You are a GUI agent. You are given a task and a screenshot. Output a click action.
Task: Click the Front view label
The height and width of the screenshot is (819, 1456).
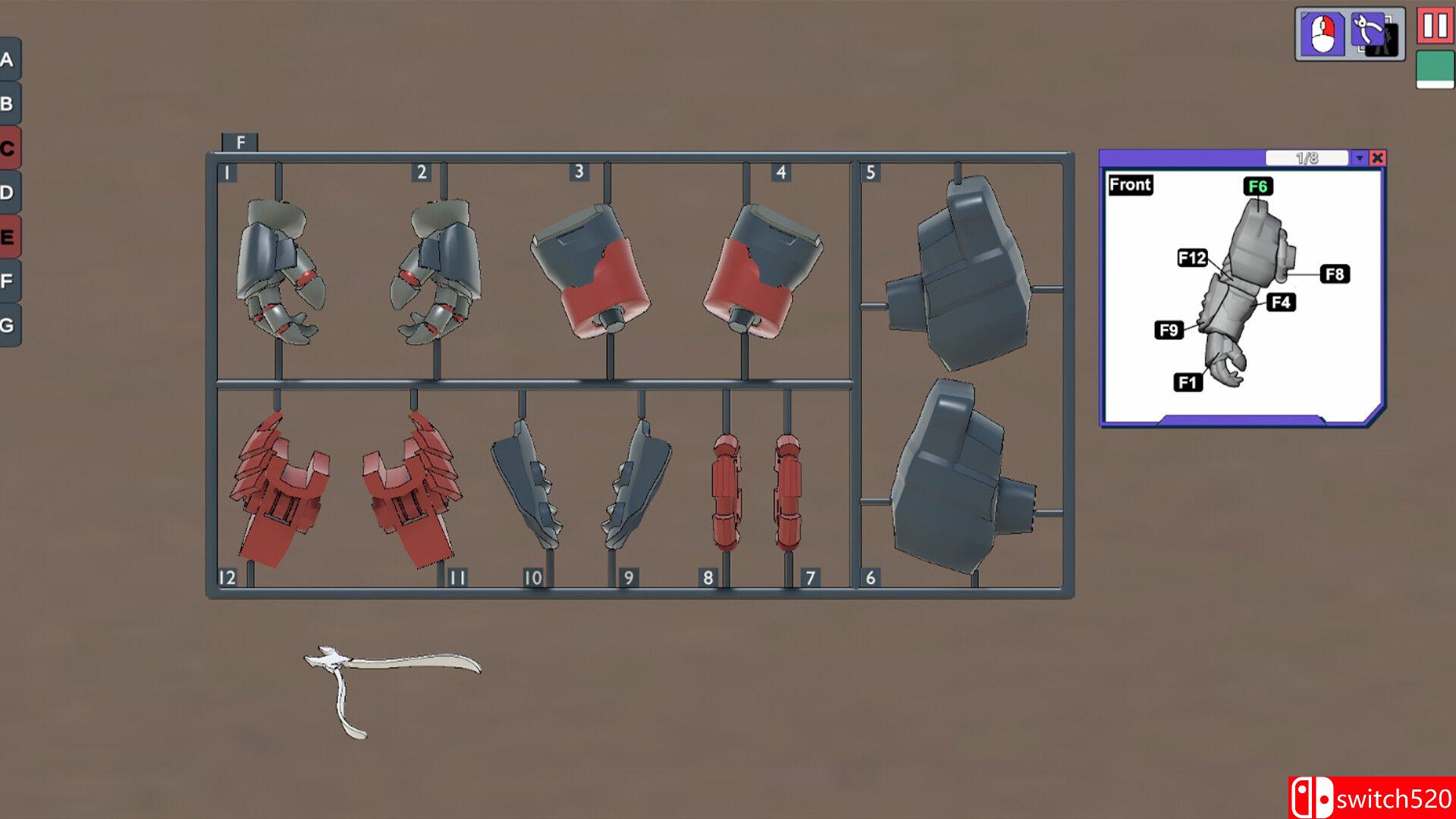click(x=1129, y=185)
